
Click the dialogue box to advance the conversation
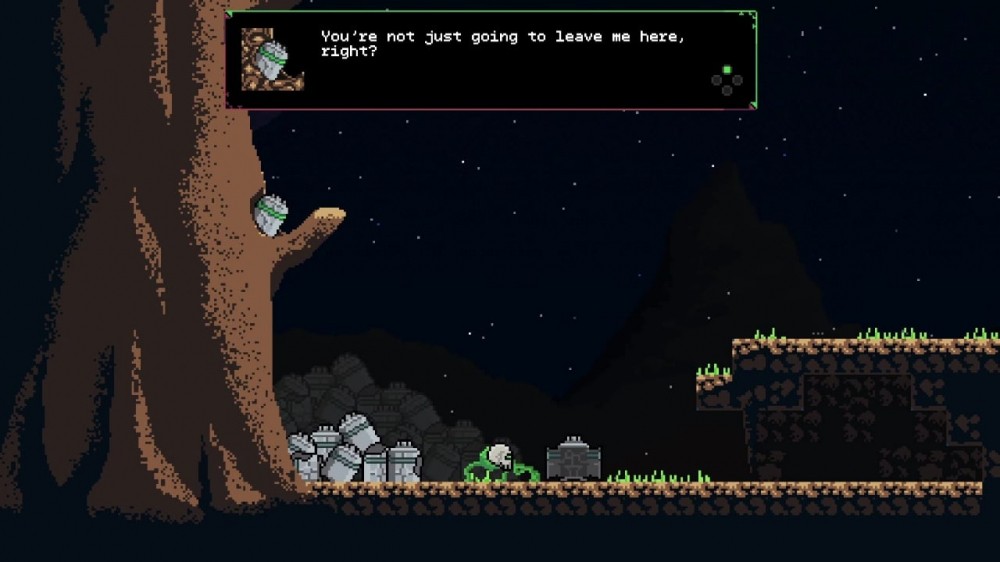click(x=490, y=60)
